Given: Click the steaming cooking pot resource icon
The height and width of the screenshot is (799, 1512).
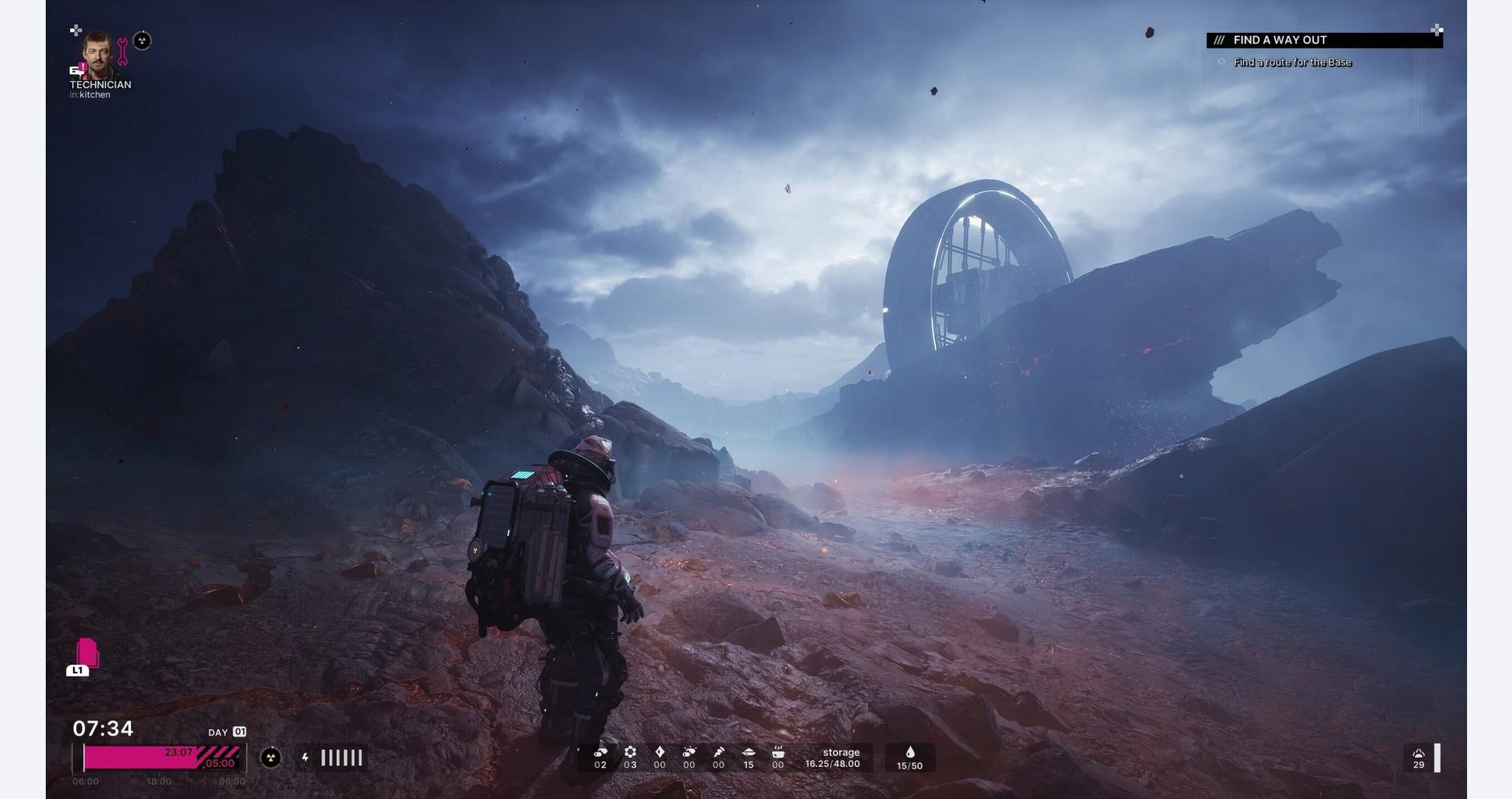Looking at the screenshot, I should pyautogui.click(x=778, y=752).
